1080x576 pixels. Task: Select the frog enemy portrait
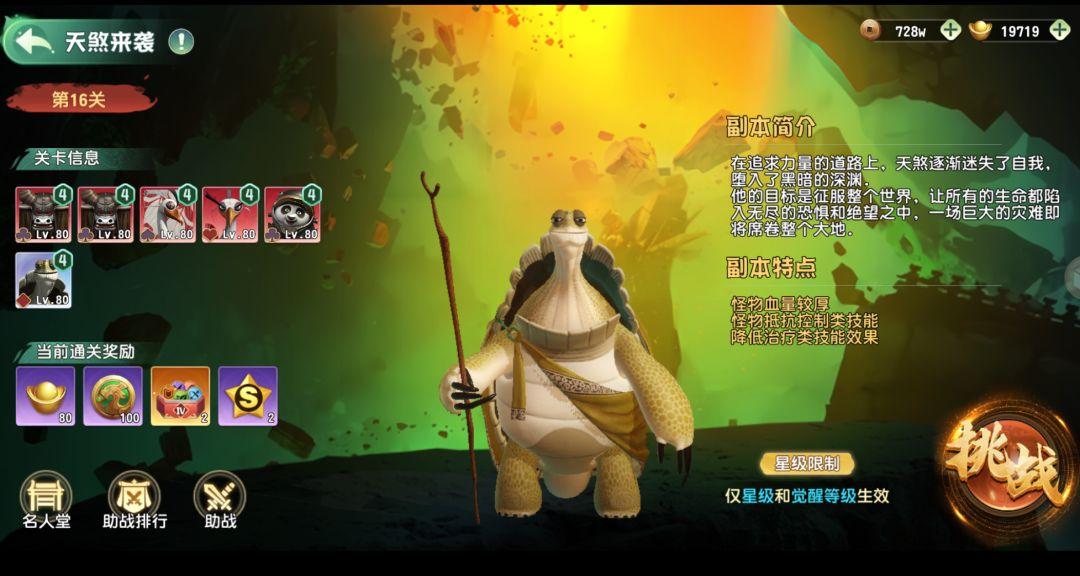pos(43,279)
